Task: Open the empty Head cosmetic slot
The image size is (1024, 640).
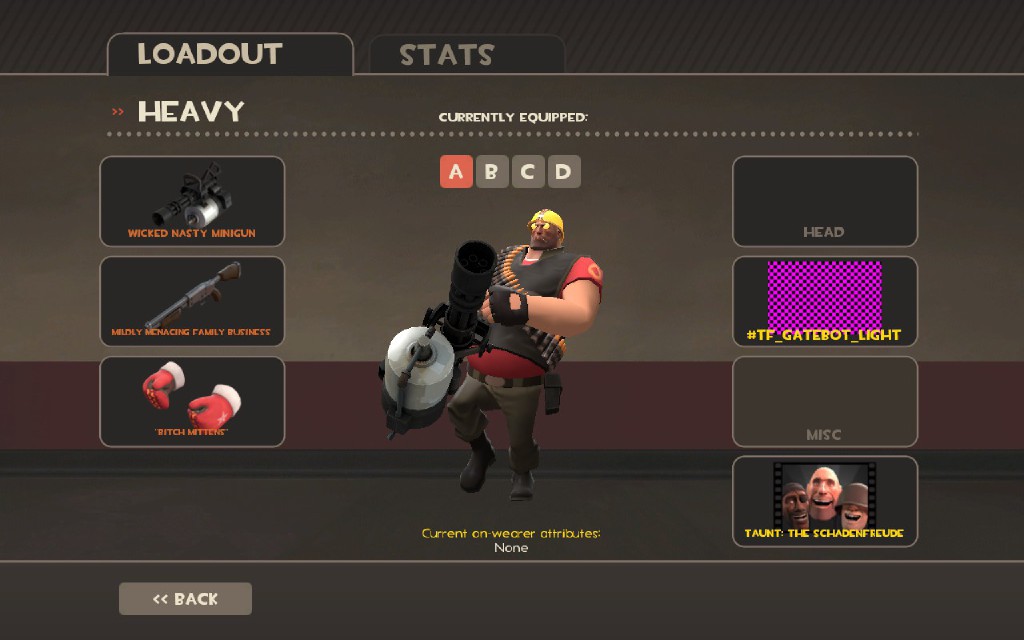Action: click(x=824, y=201)
